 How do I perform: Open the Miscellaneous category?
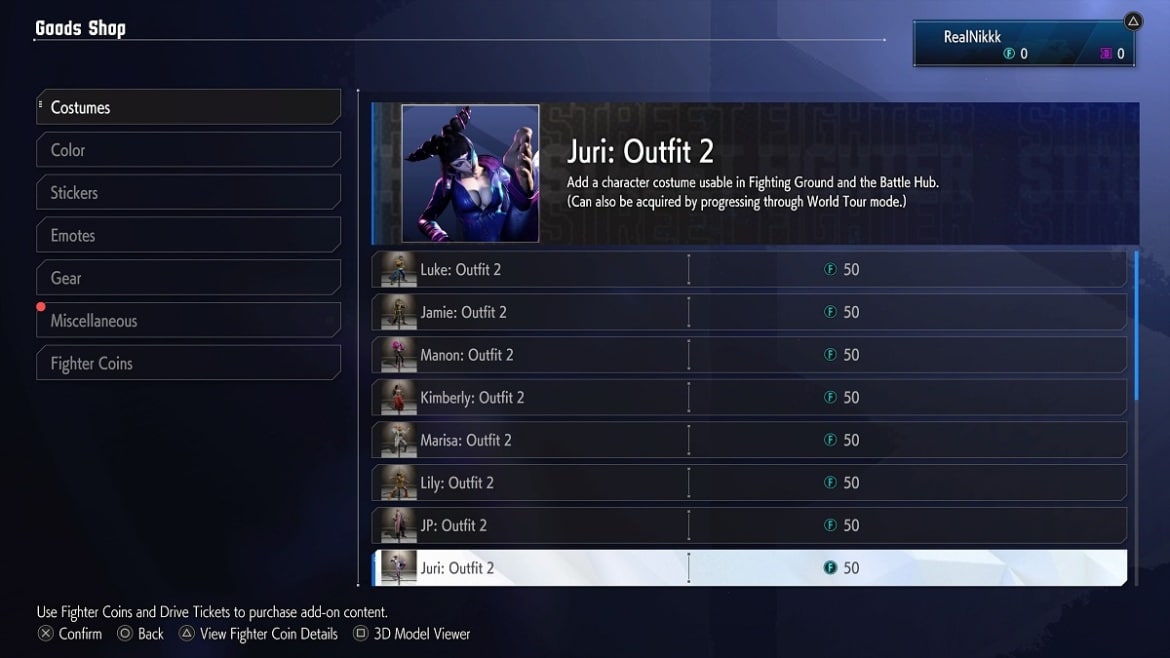click(188, 321)
